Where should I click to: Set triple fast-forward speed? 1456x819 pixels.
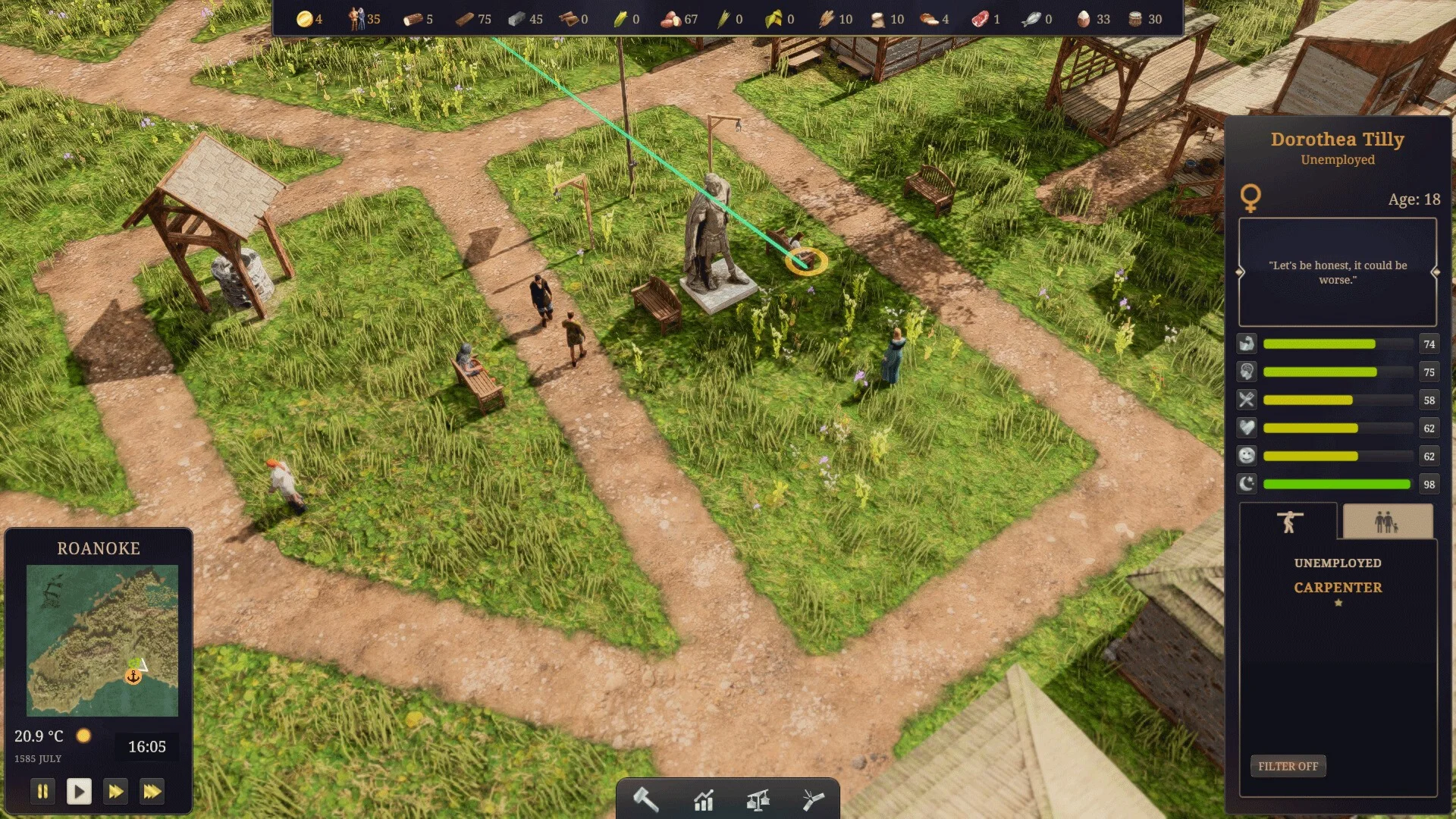coord(152,792)
